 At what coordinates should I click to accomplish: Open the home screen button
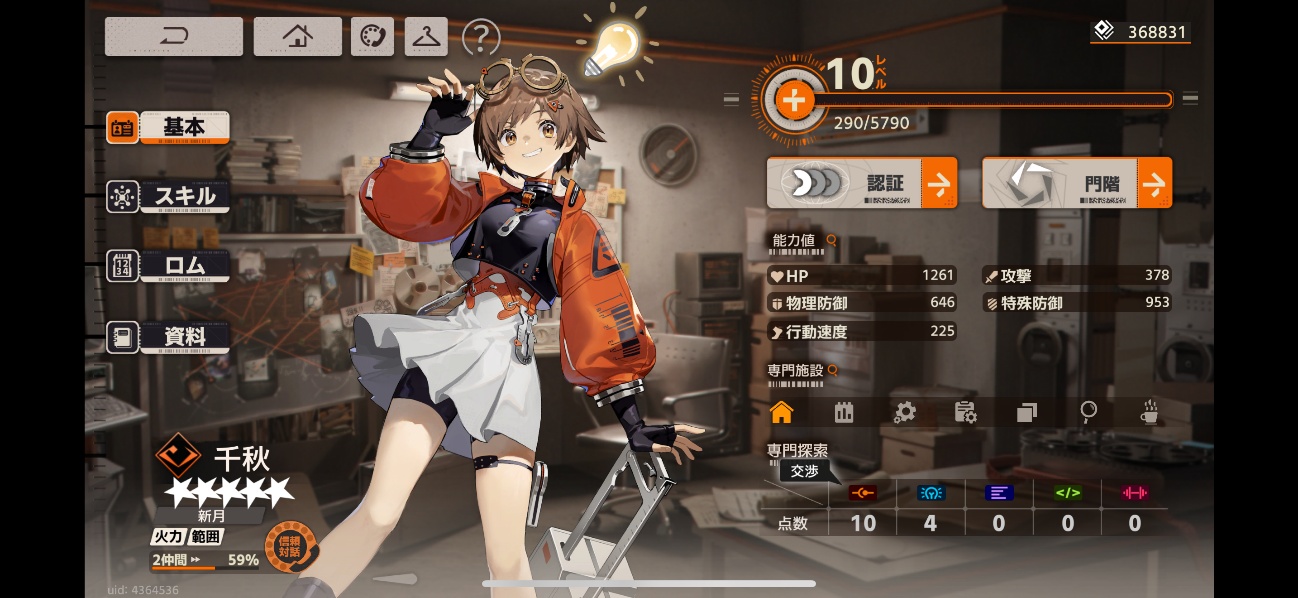coord(297,37)
